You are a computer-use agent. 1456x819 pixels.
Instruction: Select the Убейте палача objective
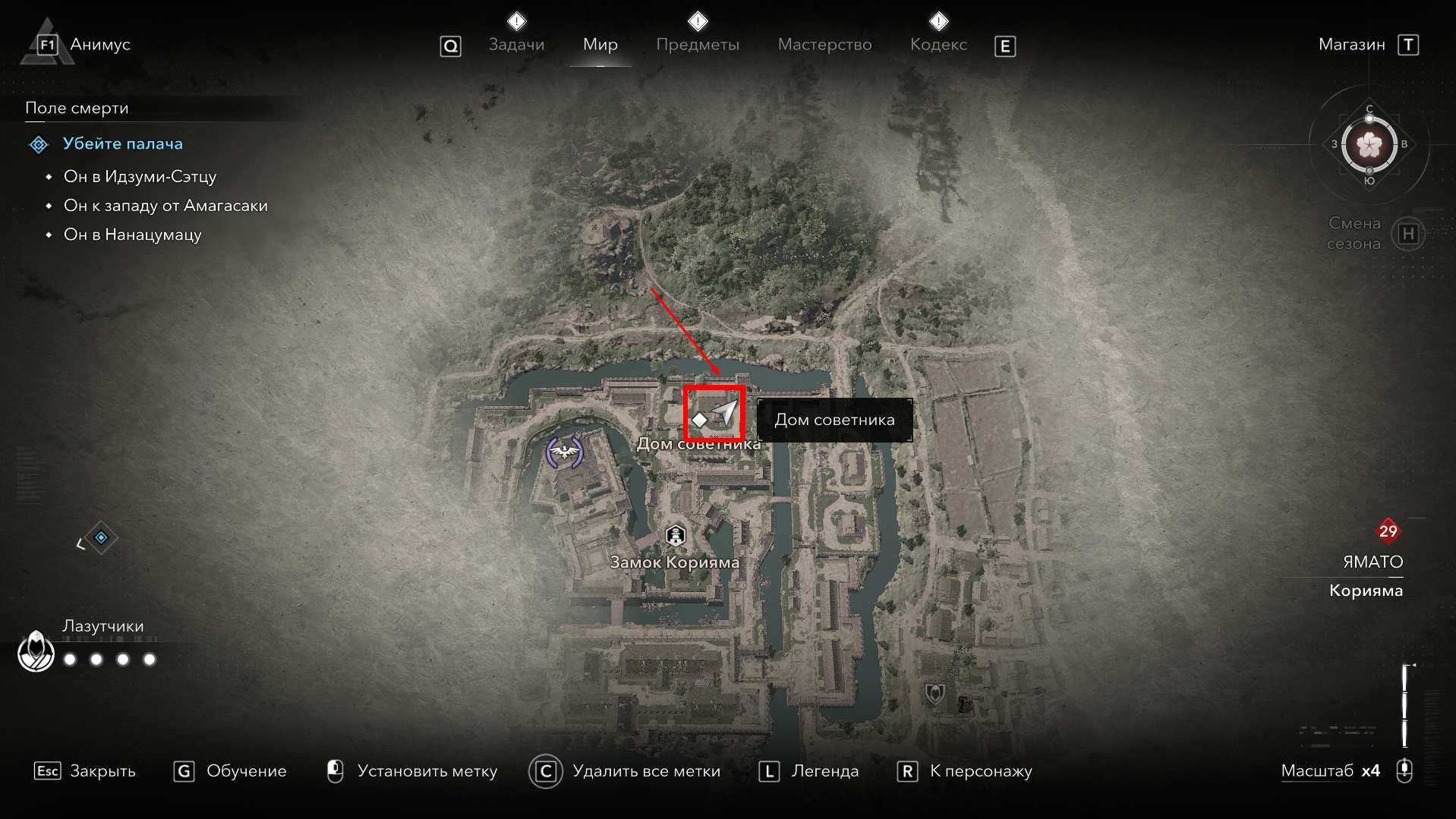(122, 143)
